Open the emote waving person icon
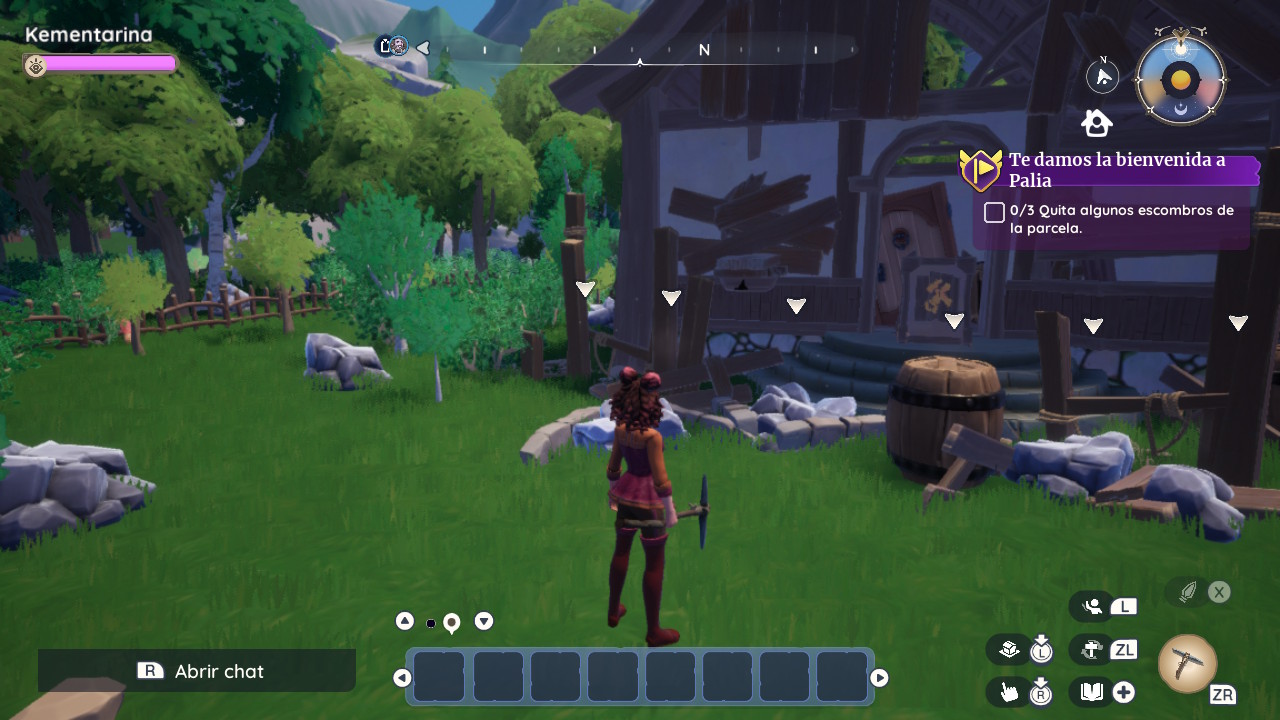Viewport: 1280px width, 720px height. pyautogui.click(x=1093, y=606)
